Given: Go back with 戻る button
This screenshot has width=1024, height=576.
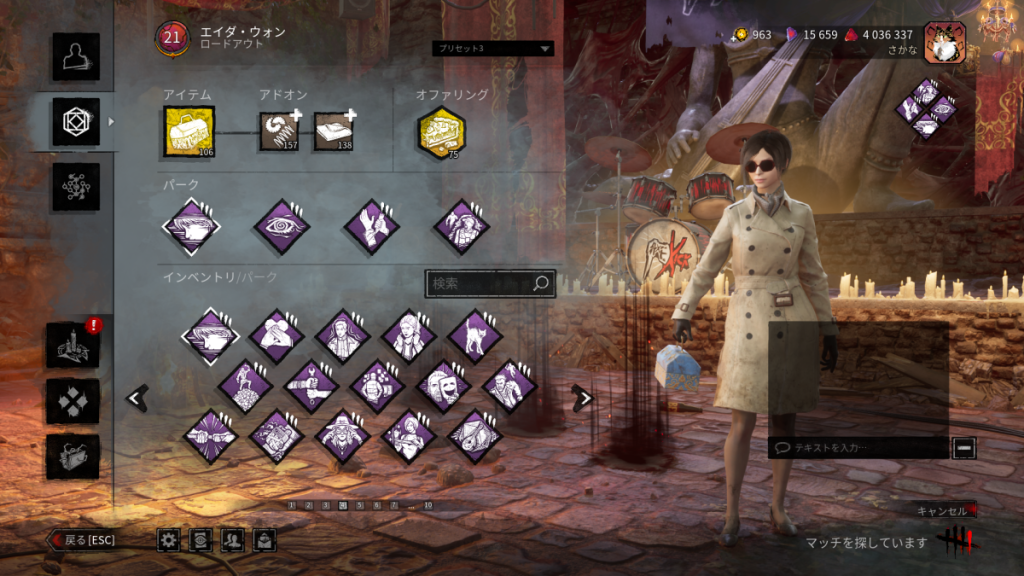Looking at the screenshot, I should [x=84, y=540].
